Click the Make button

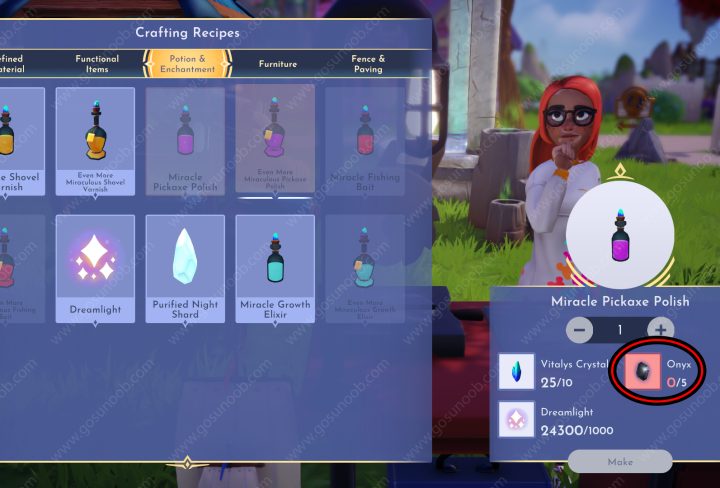(619, 462)
